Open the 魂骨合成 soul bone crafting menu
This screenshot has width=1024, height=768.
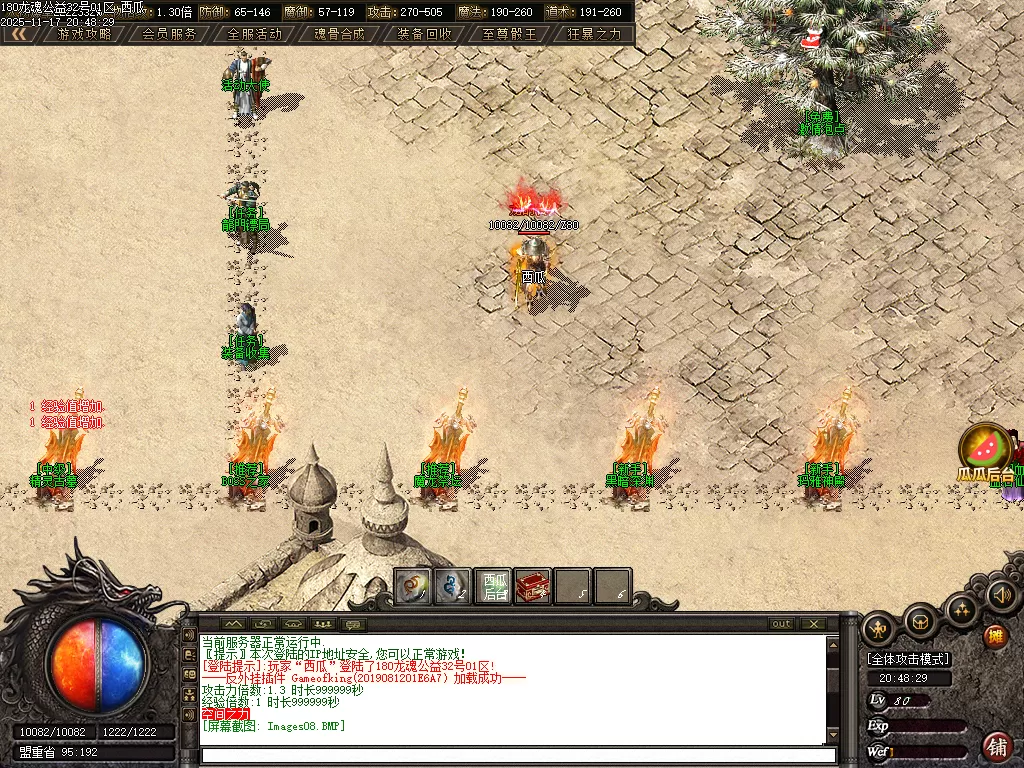click(339, 33)
